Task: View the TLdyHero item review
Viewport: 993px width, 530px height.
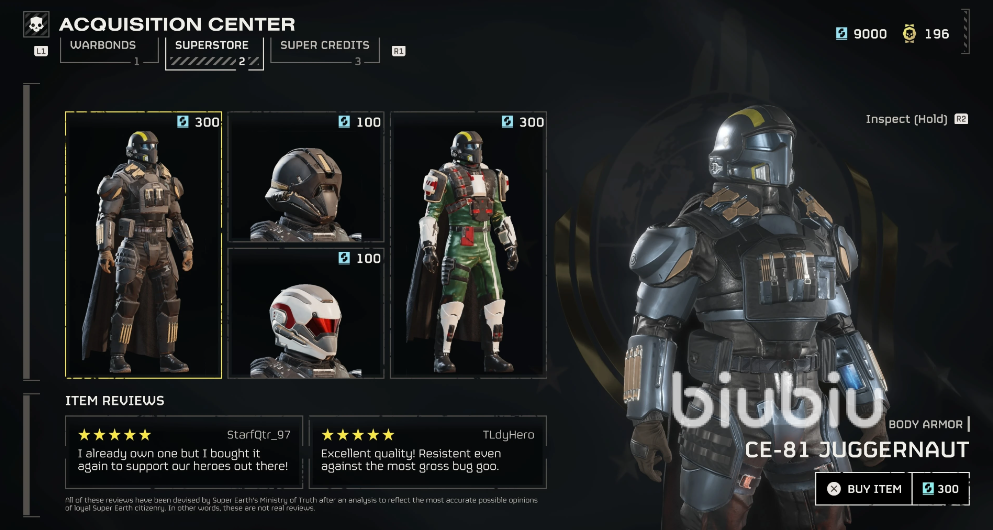Action: (x=428, y=452)
